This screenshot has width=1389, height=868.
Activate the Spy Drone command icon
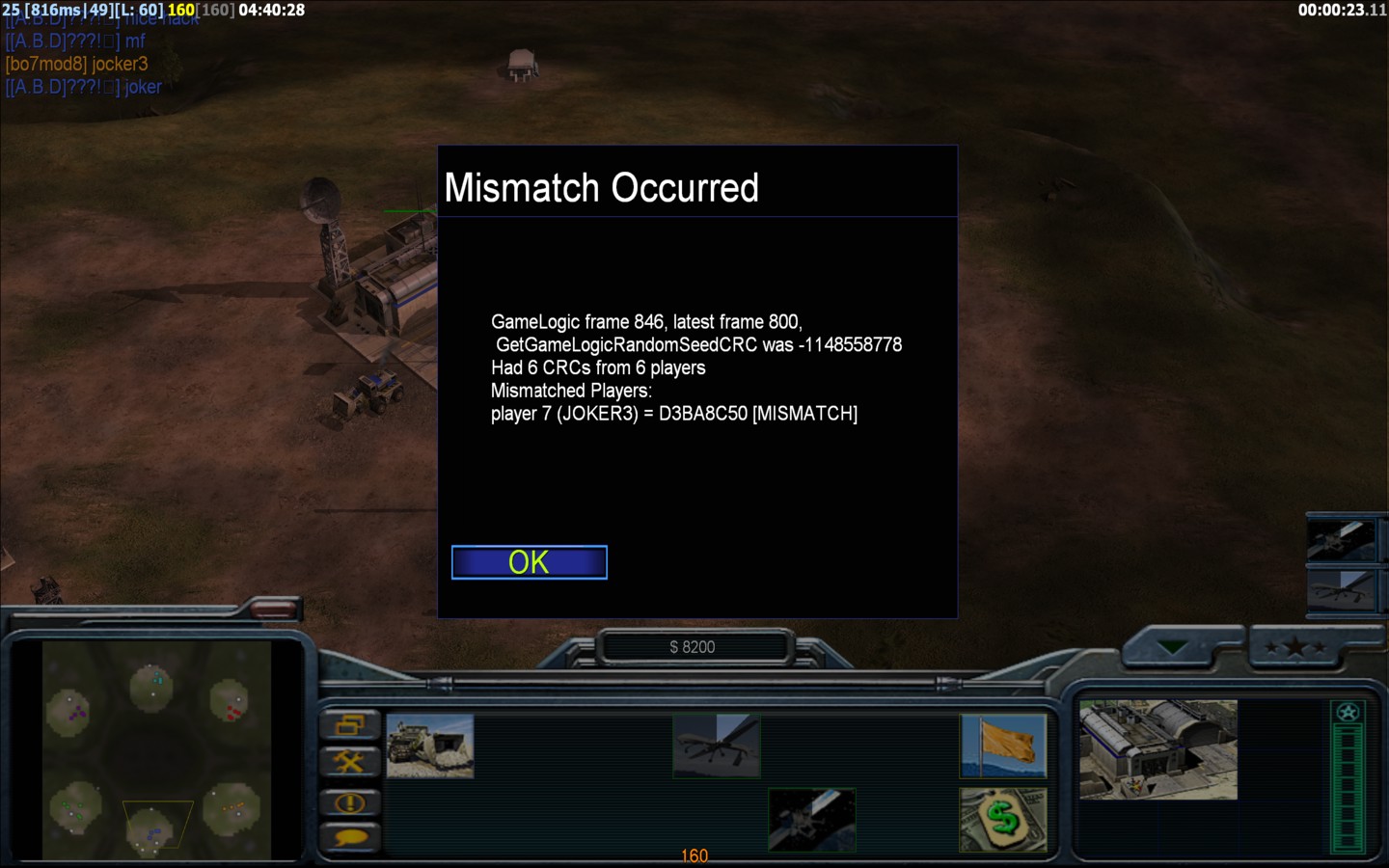pos(717,746)
